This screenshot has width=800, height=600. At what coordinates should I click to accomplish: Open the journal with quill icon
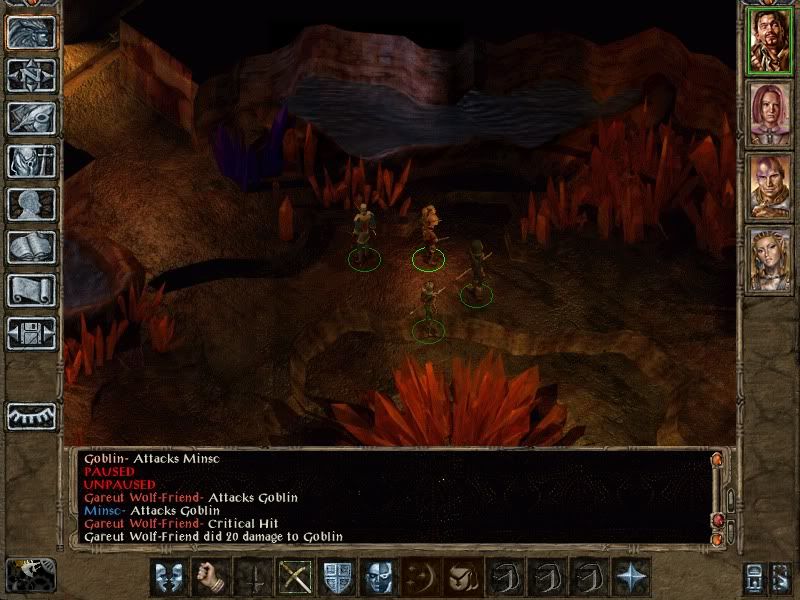(31, 118)
